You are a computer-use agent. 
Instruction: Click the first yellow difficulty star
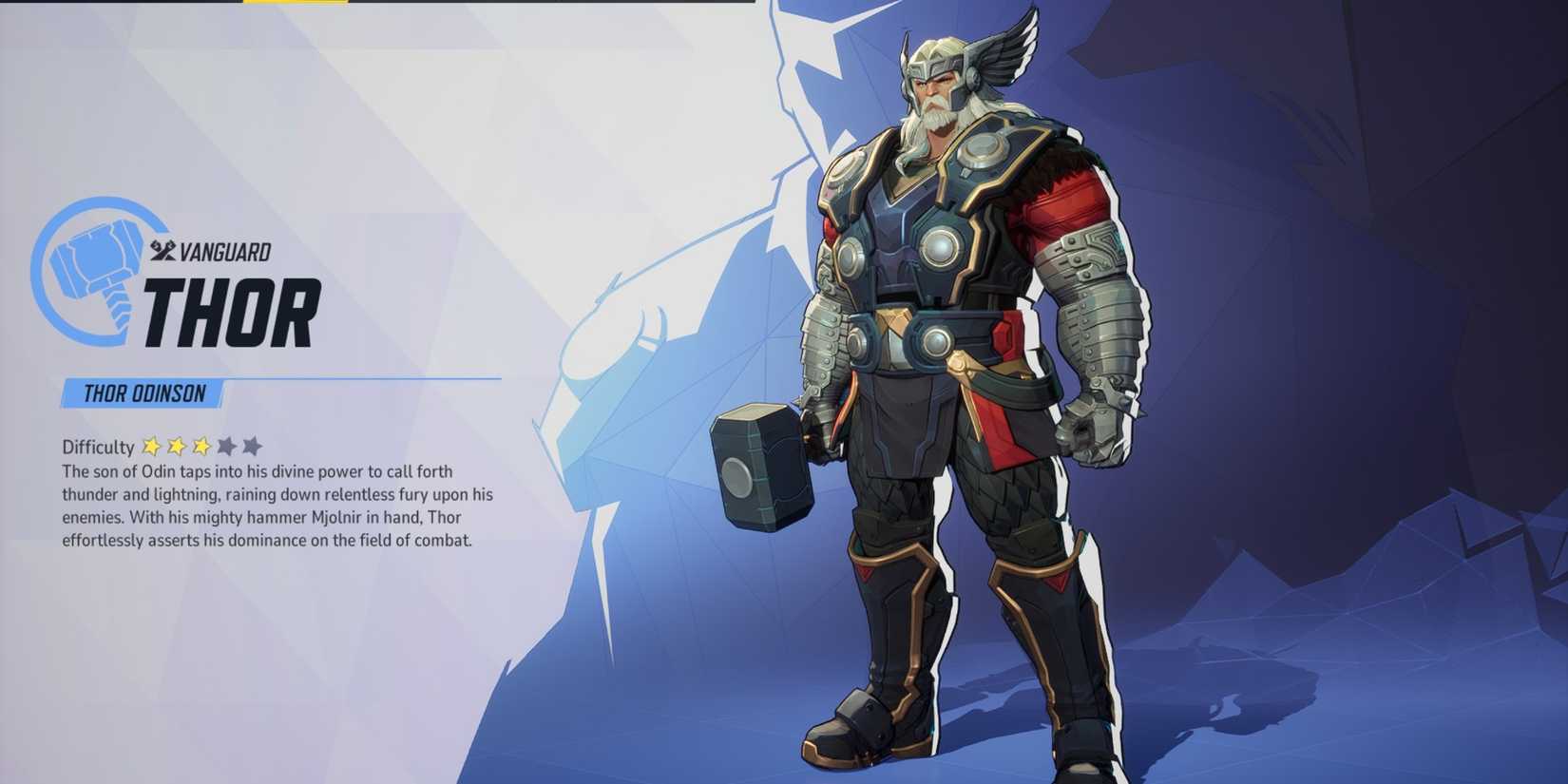coord(152,446)
